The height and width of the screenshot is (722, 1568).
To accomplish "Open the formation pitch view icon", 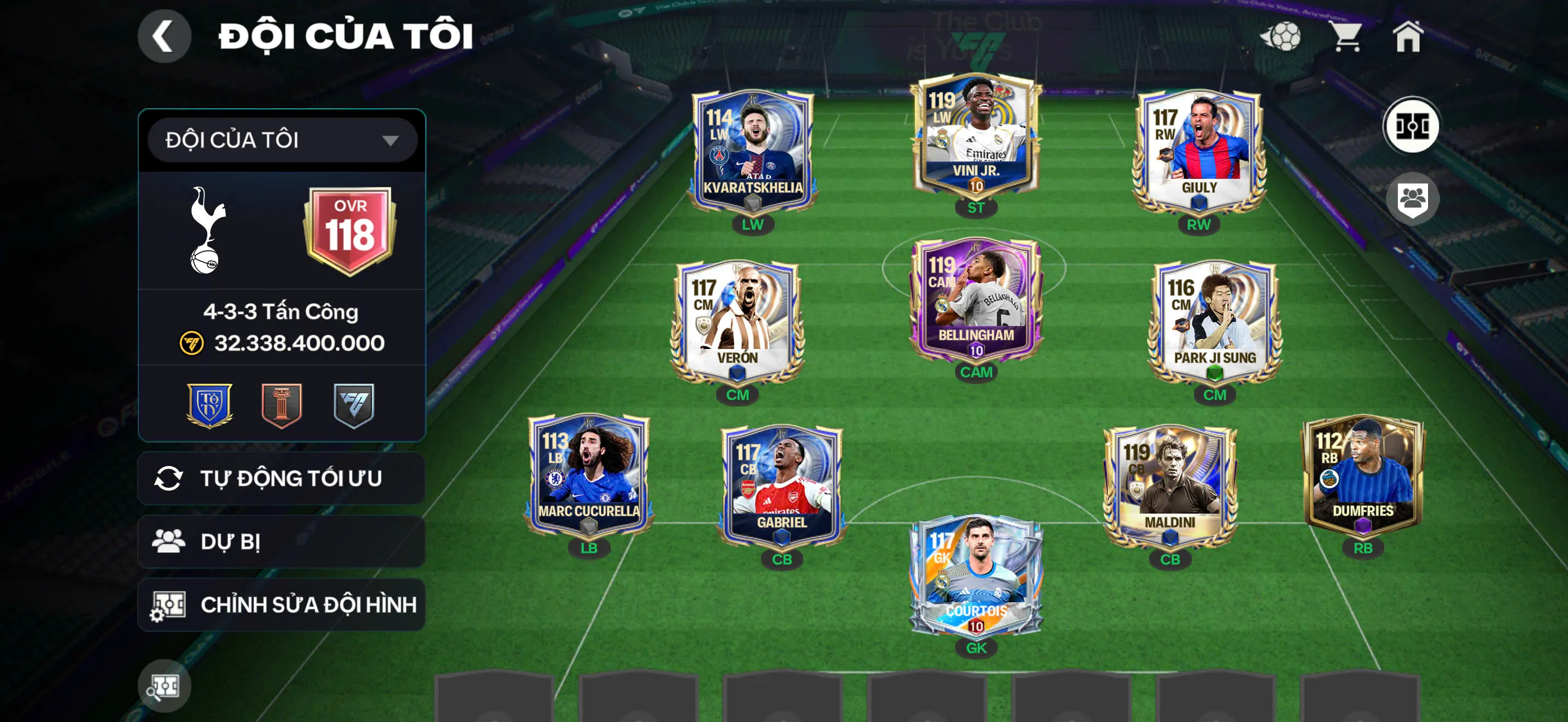I will [x=1411, y=126].
